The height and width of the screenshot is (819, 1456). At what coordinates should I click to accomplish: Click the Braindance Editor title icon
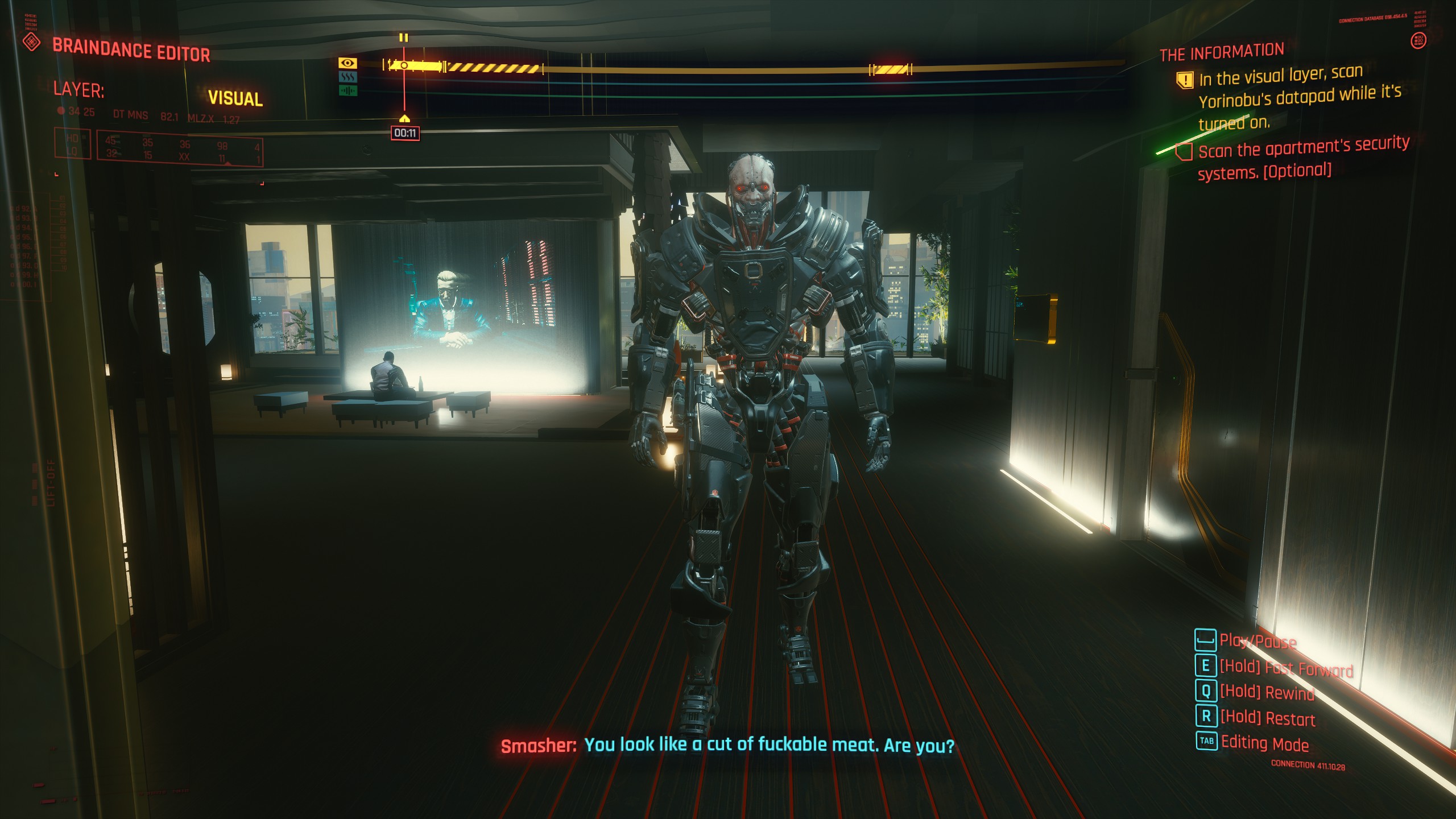pos(32,42)
